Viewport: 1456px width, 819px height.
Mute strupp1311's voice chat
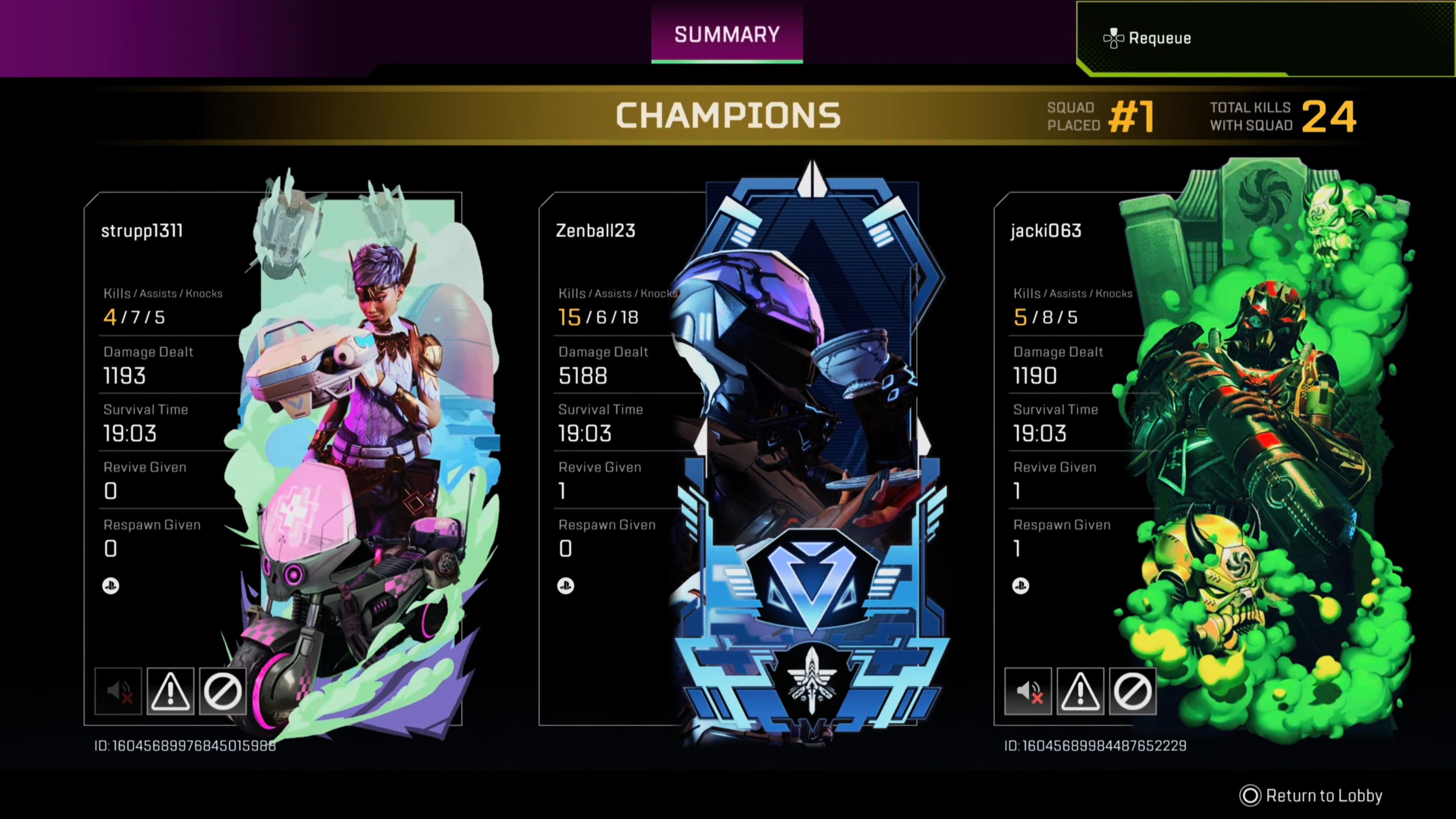pyautogui.click(x=118, y=691)
